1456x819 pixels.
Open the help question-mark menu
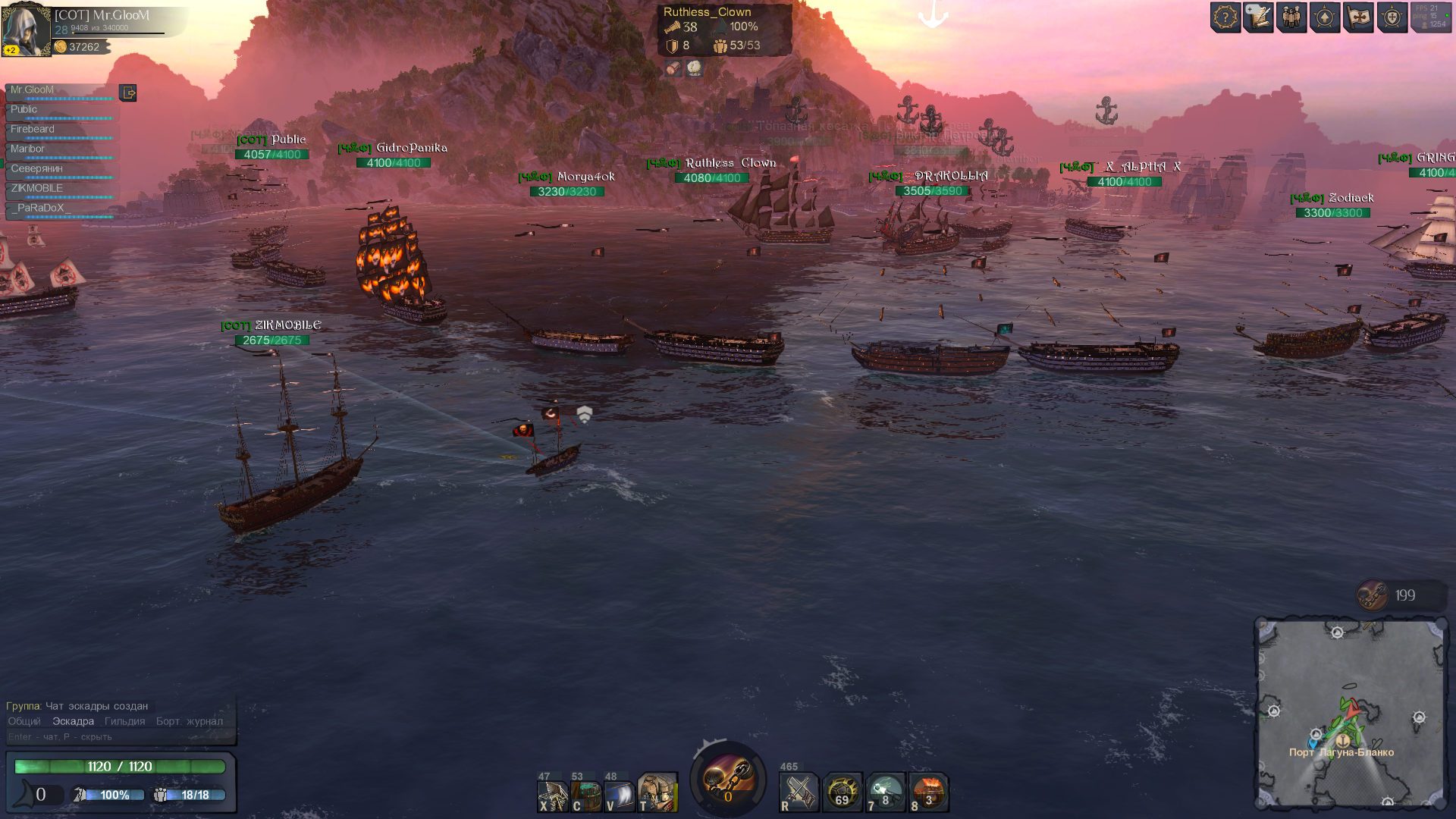[x=1225, y=17]
